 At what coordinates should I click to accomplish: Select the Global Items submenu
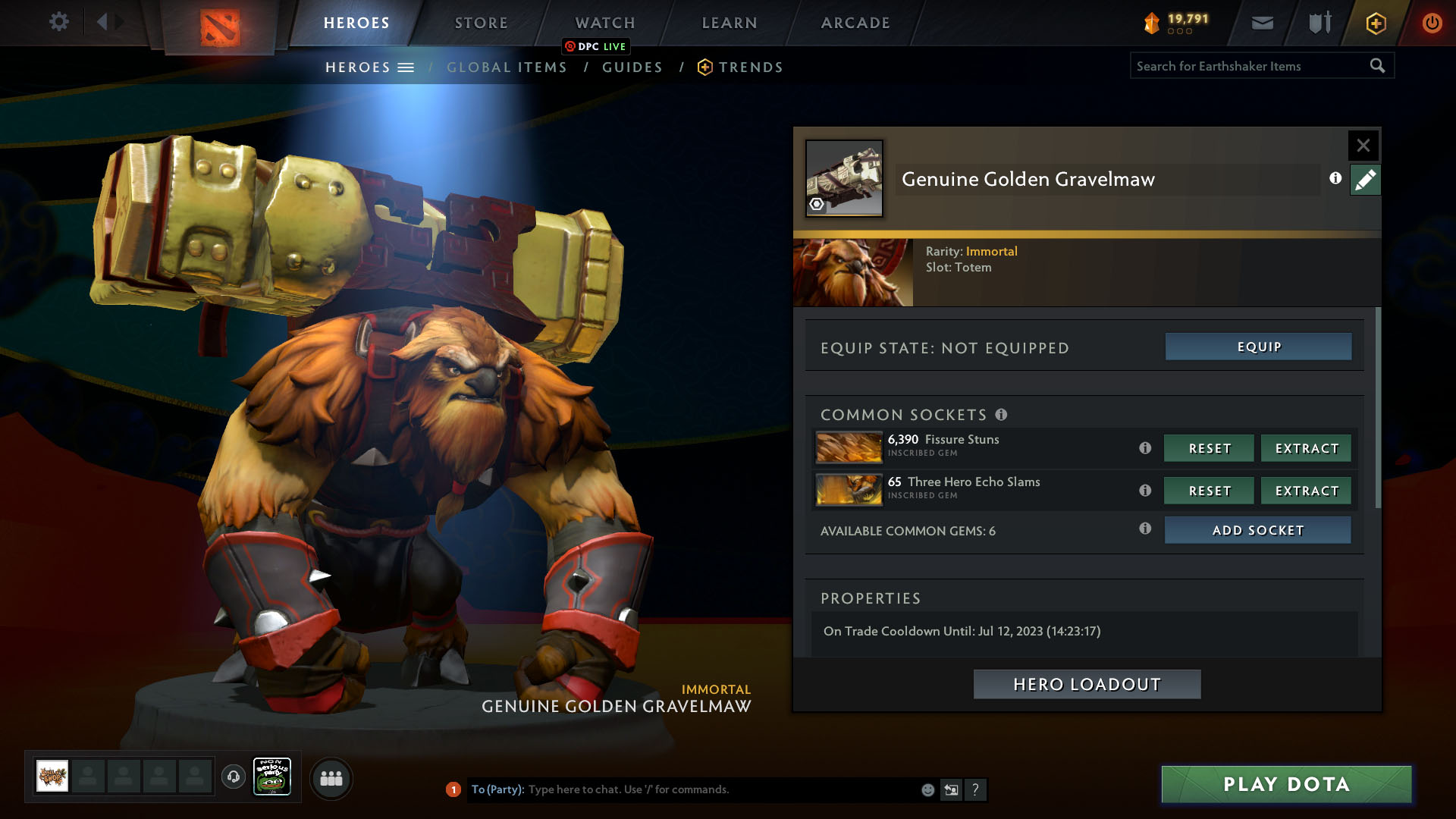(x=507, y=67)
